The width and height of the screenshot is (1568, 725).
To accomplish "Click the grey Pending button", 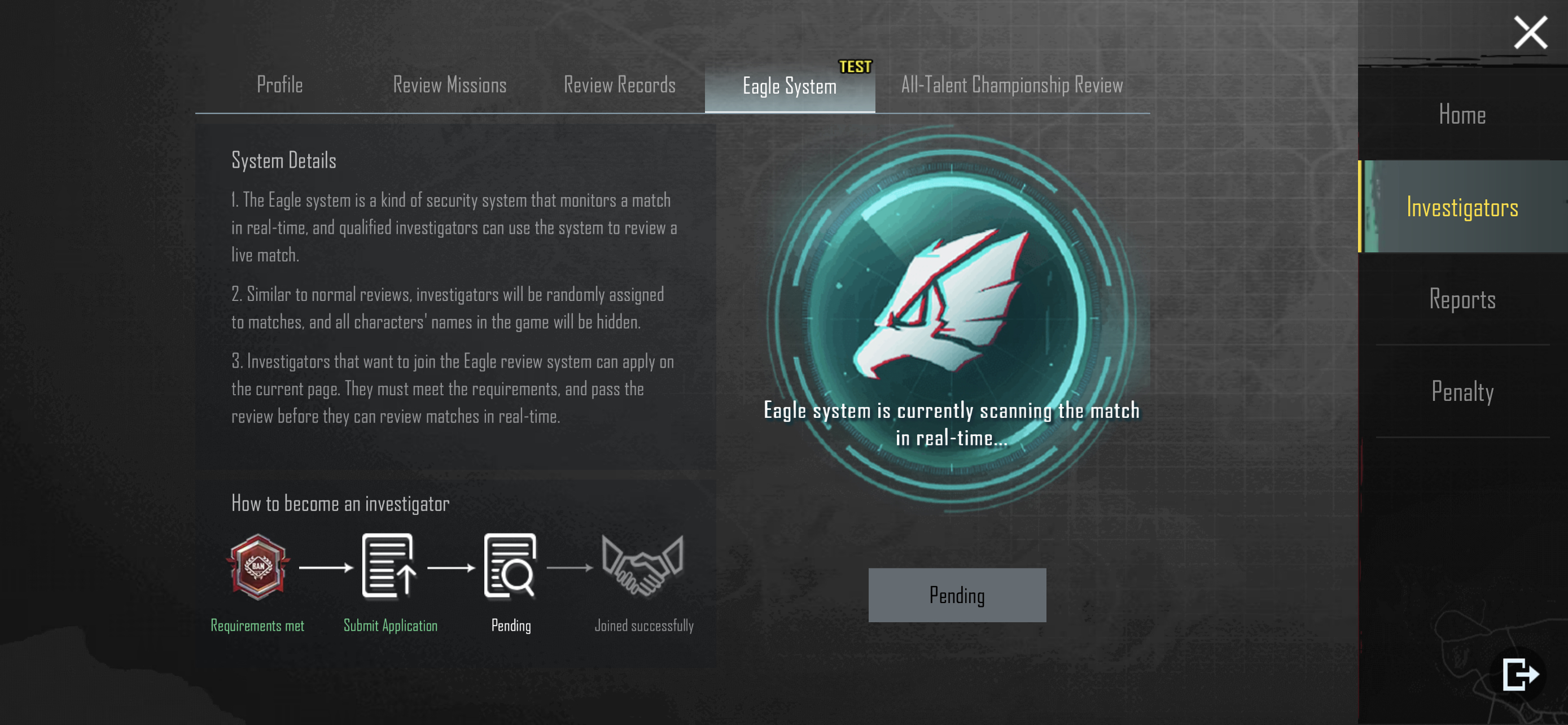I will pyautogui.click(x=957, y=595).
